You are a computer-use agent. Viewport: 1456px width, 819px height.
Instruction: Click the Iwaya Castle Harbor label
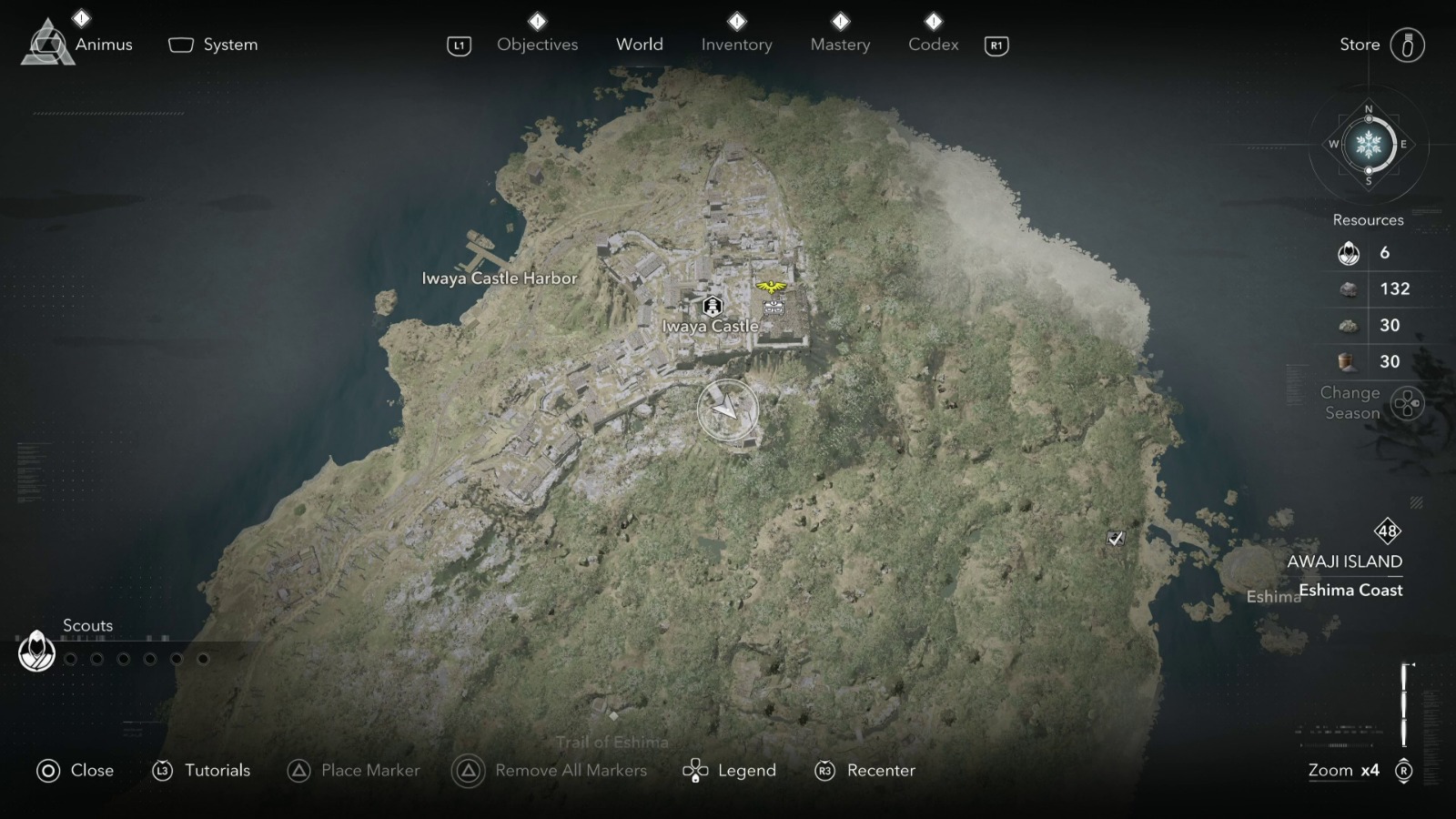pos(500,278)
